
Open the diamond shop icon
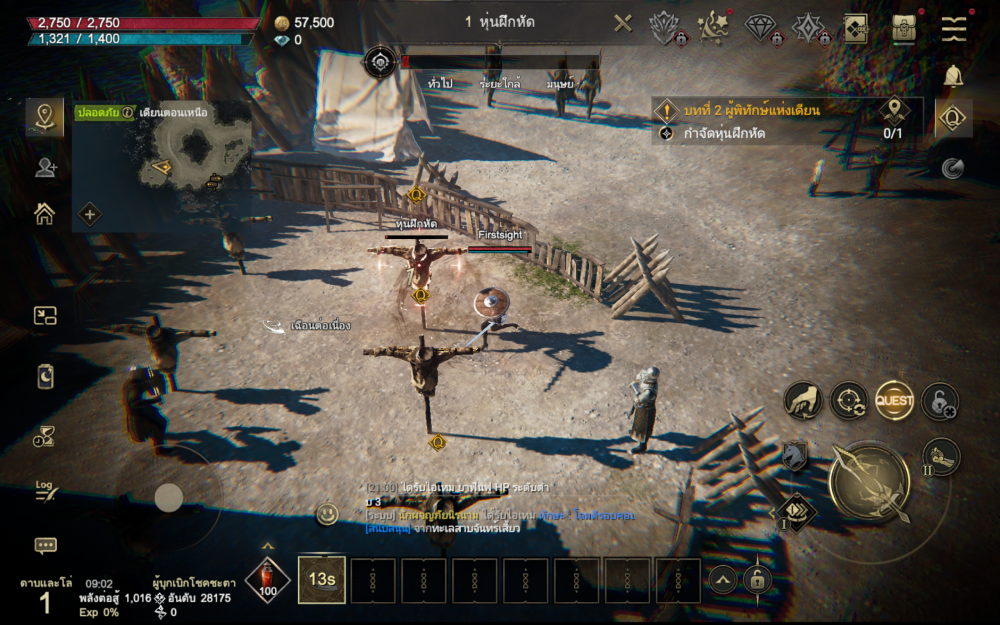coord(760,27)
